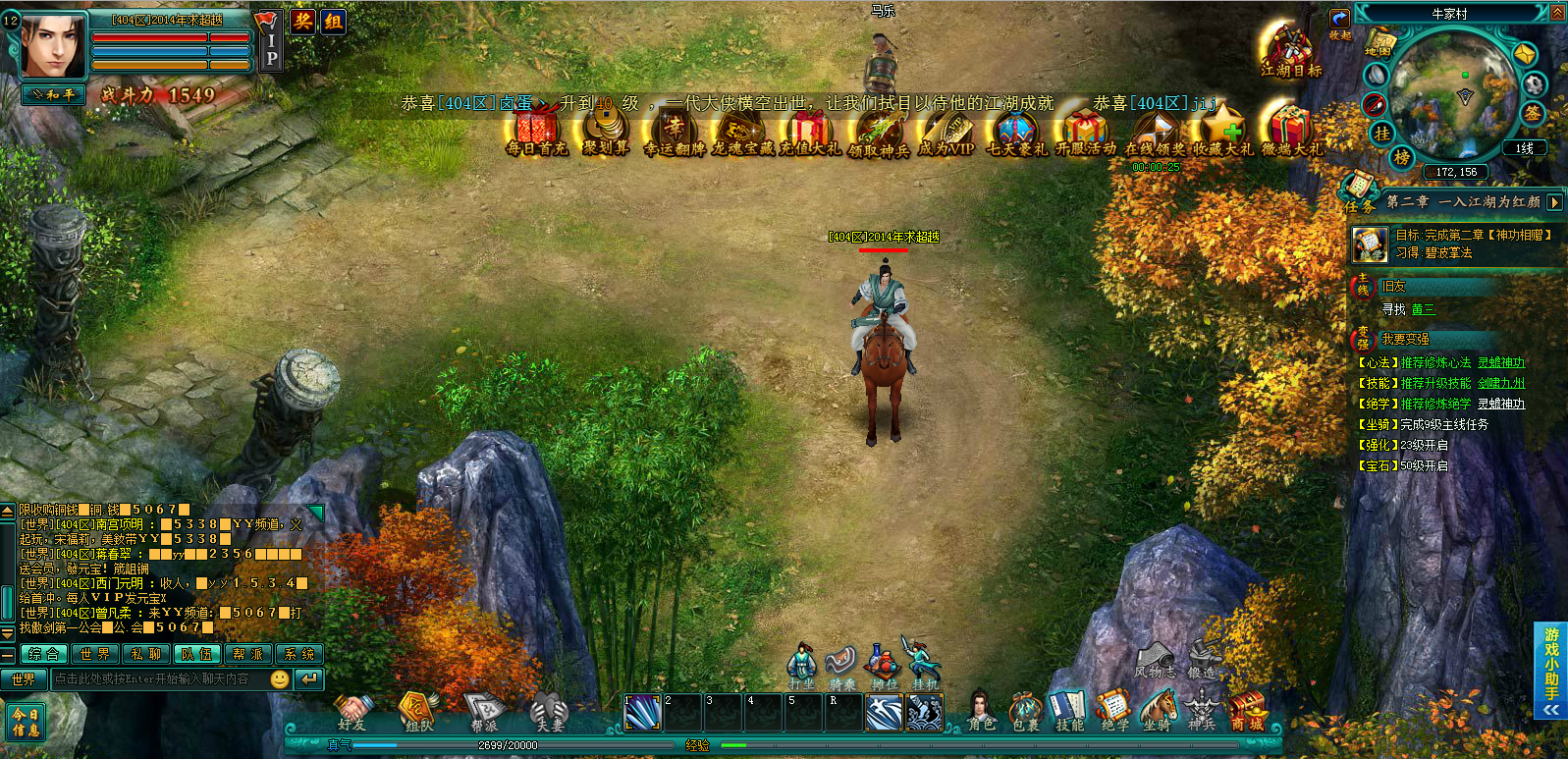
Task: Open the 包裹 bag inventory
Action: (x=1025, y=709)
